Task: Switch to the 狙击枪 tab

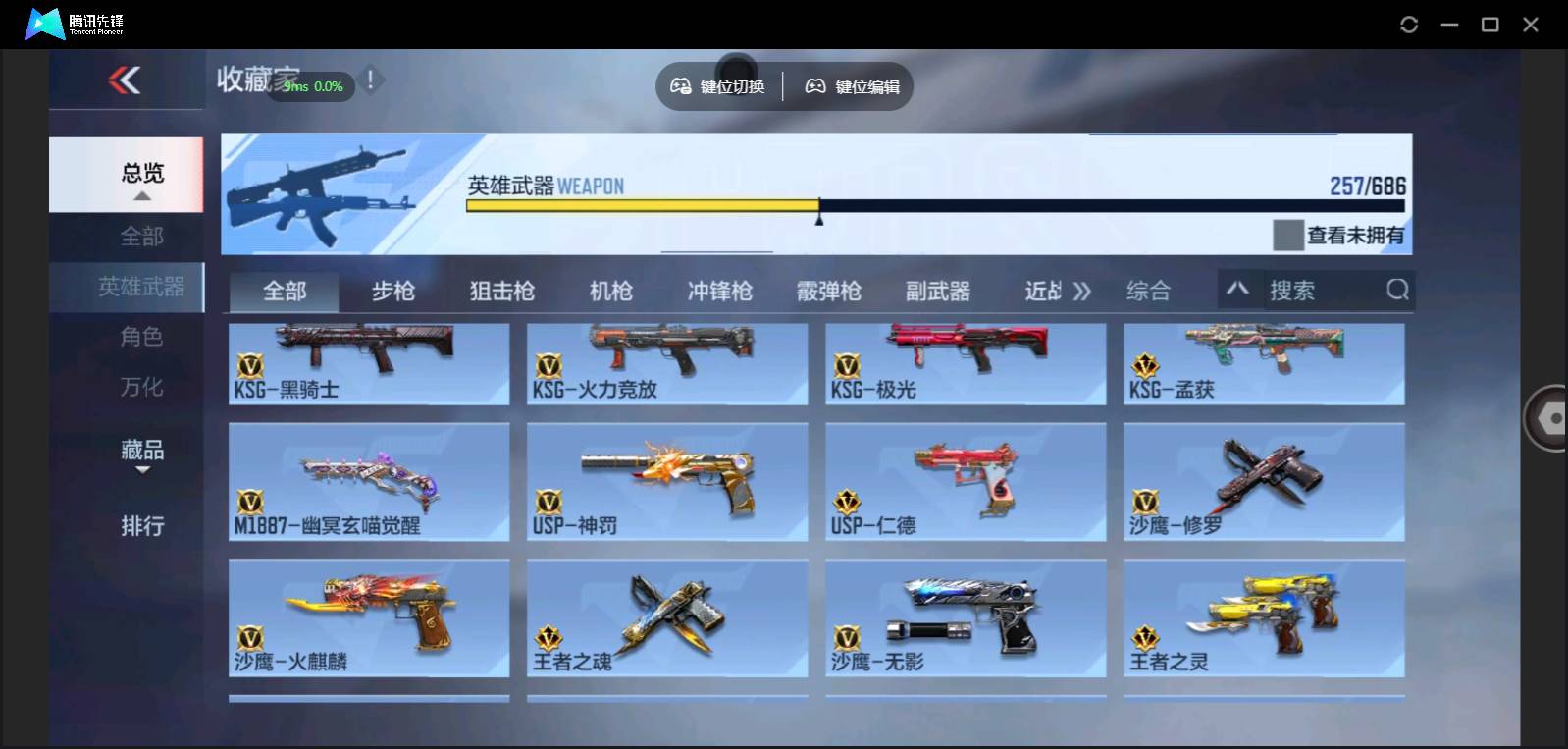Action: click(500, 290)
